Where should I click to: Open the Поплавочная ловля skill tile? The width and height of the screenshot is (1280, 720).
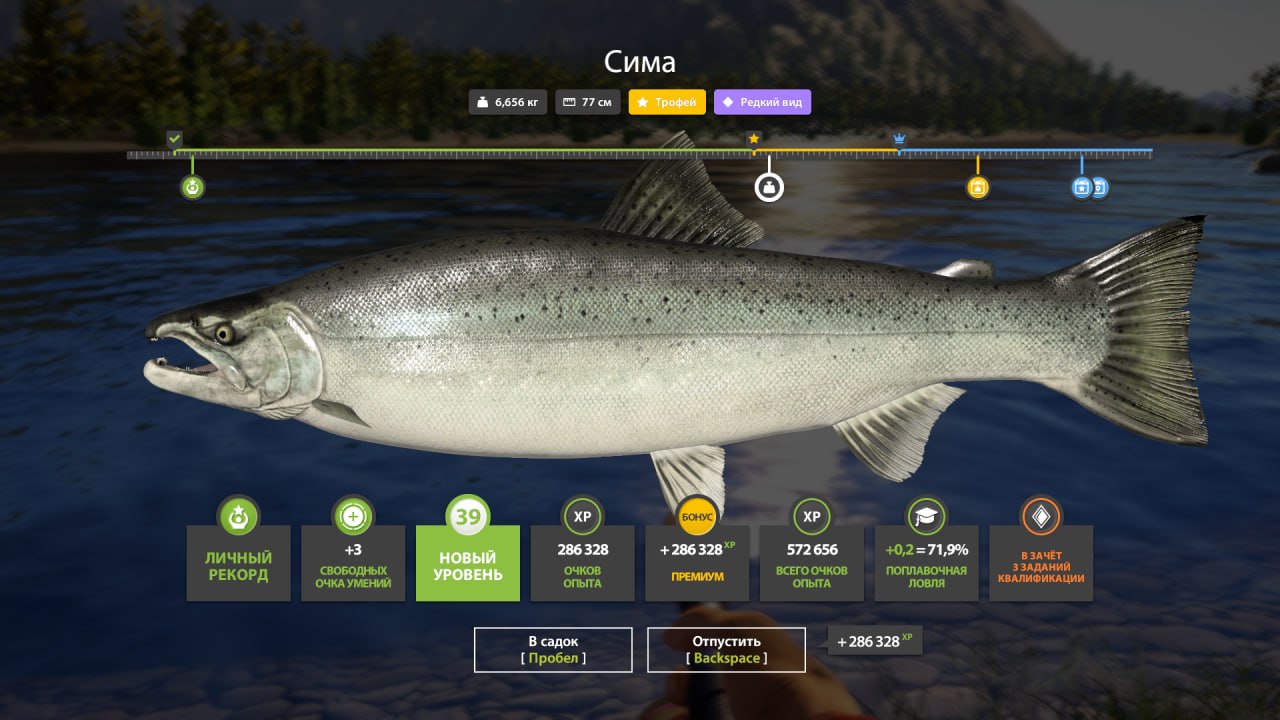tap(927, 563)
